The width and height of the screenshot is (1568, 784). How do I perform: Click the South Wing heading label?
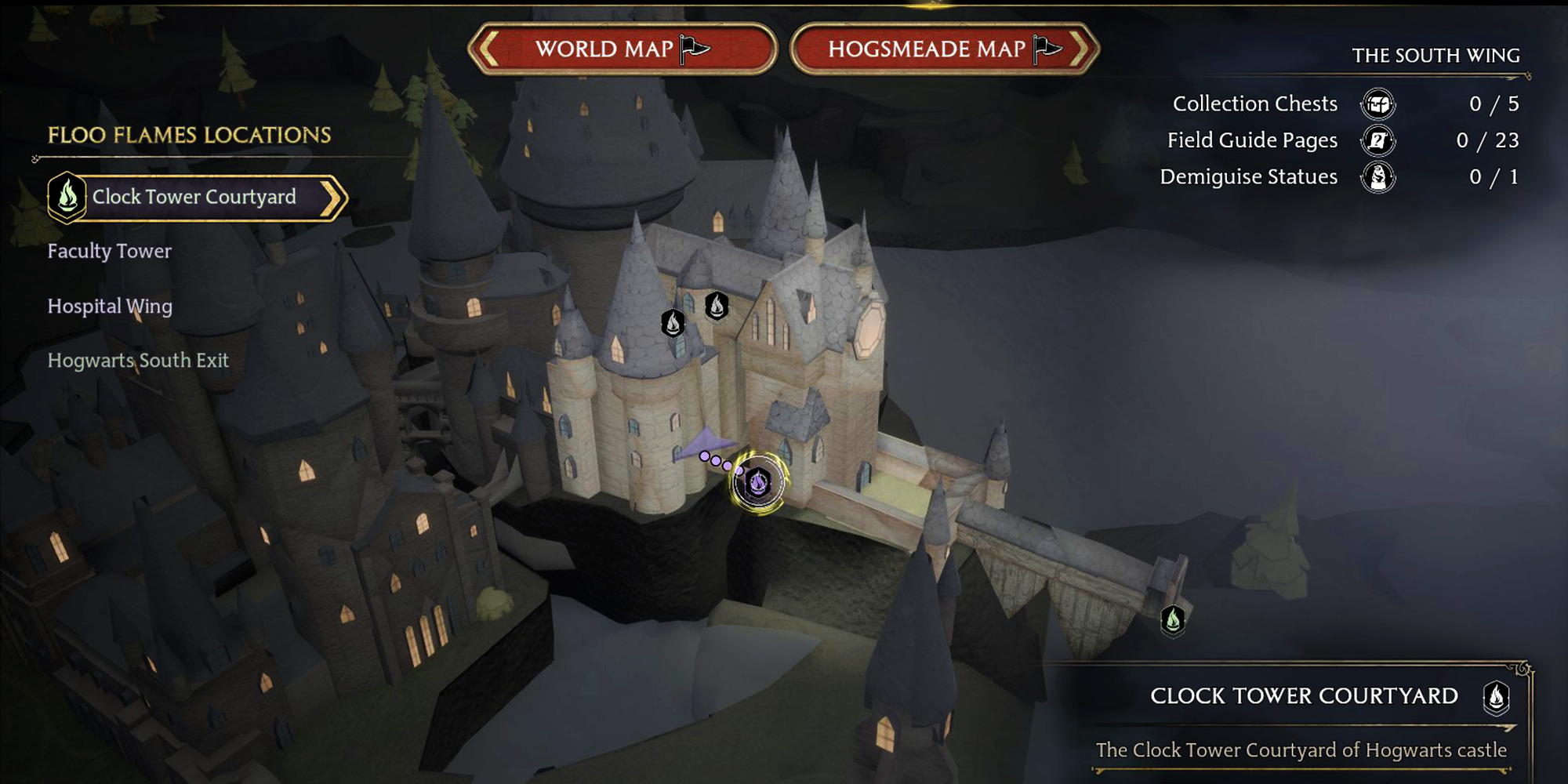[1436, 56]
